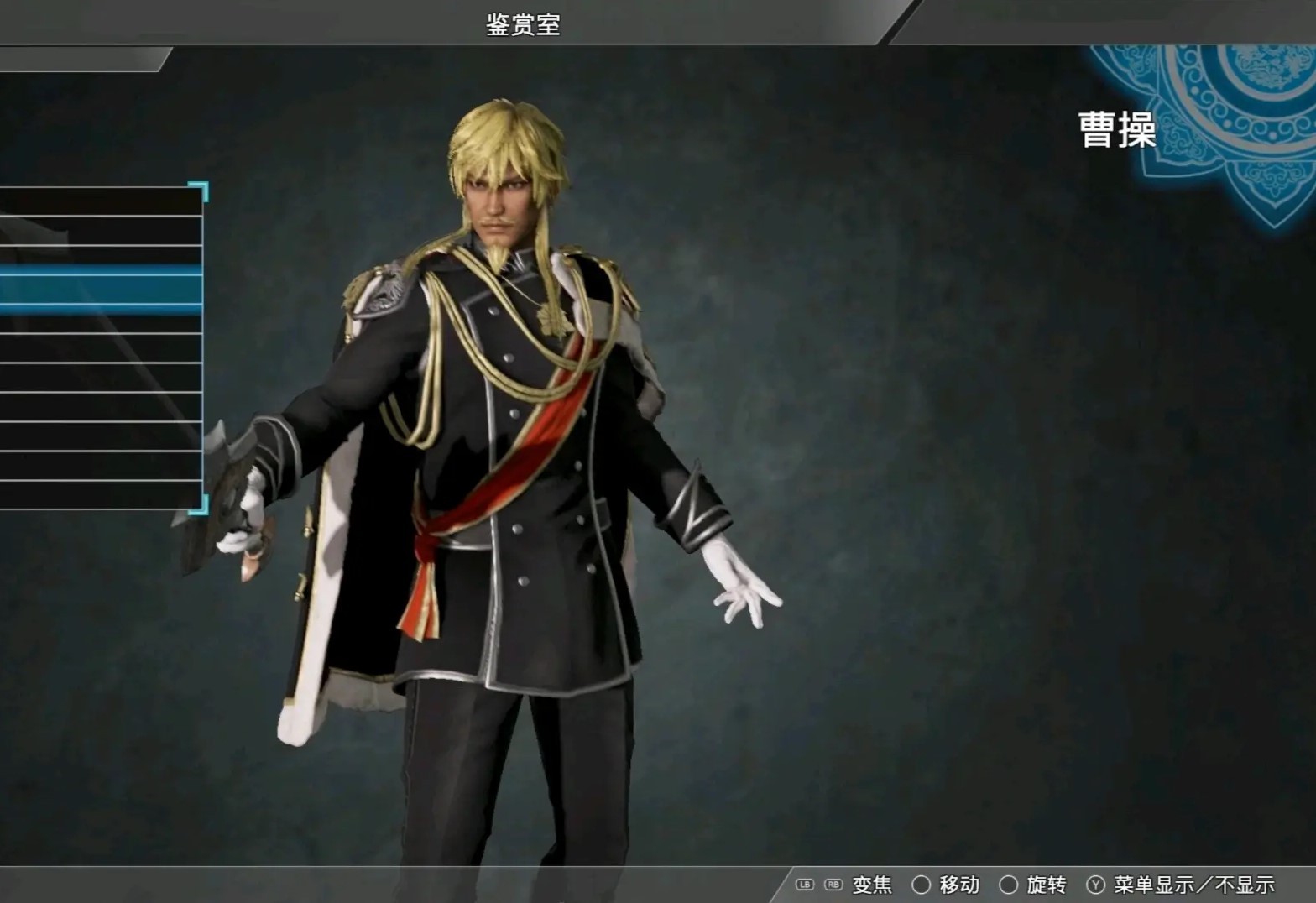1316x903 pixels.
Task: Click the 鉴赏室 title tab
Action: pyautogui.click(x=522, y=23)
